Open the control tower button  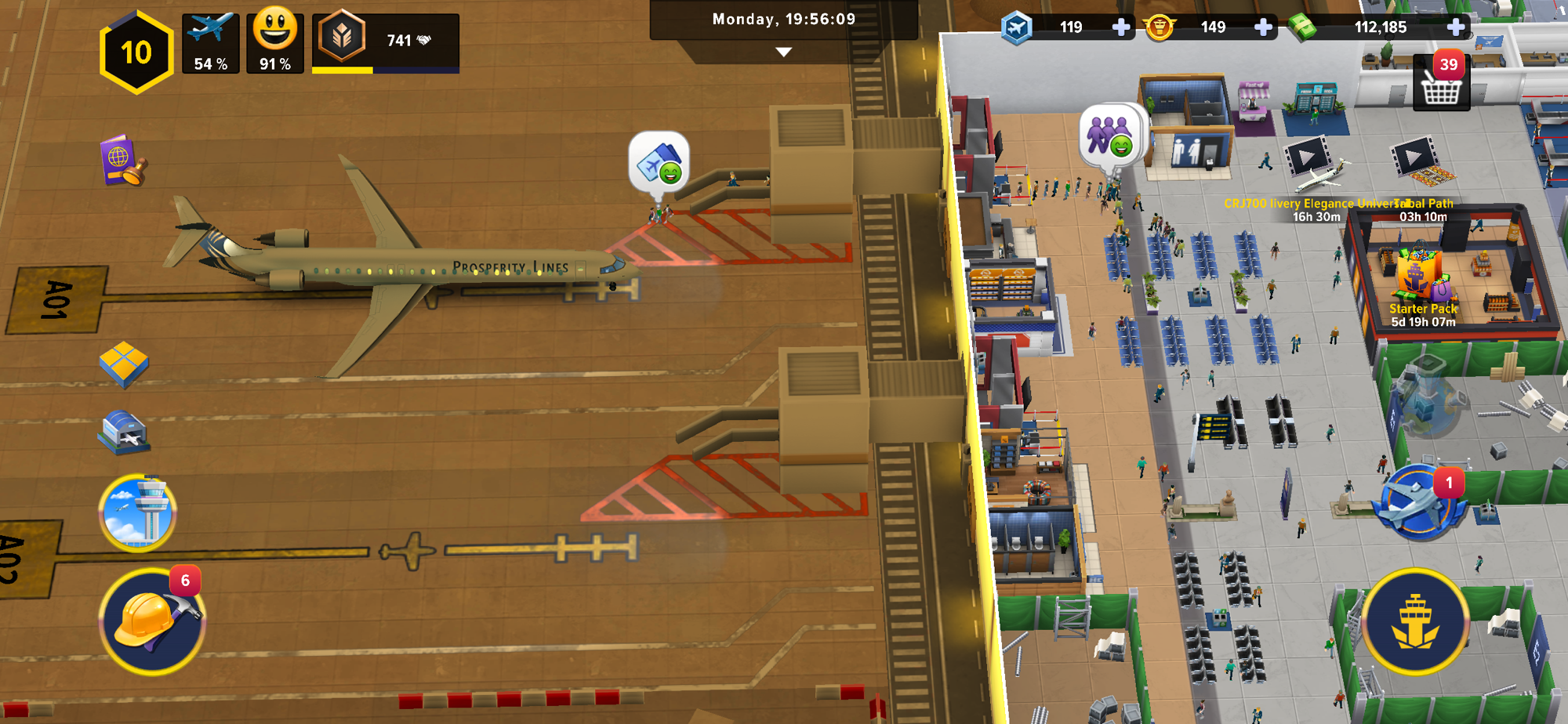click(x=138, y=513)
